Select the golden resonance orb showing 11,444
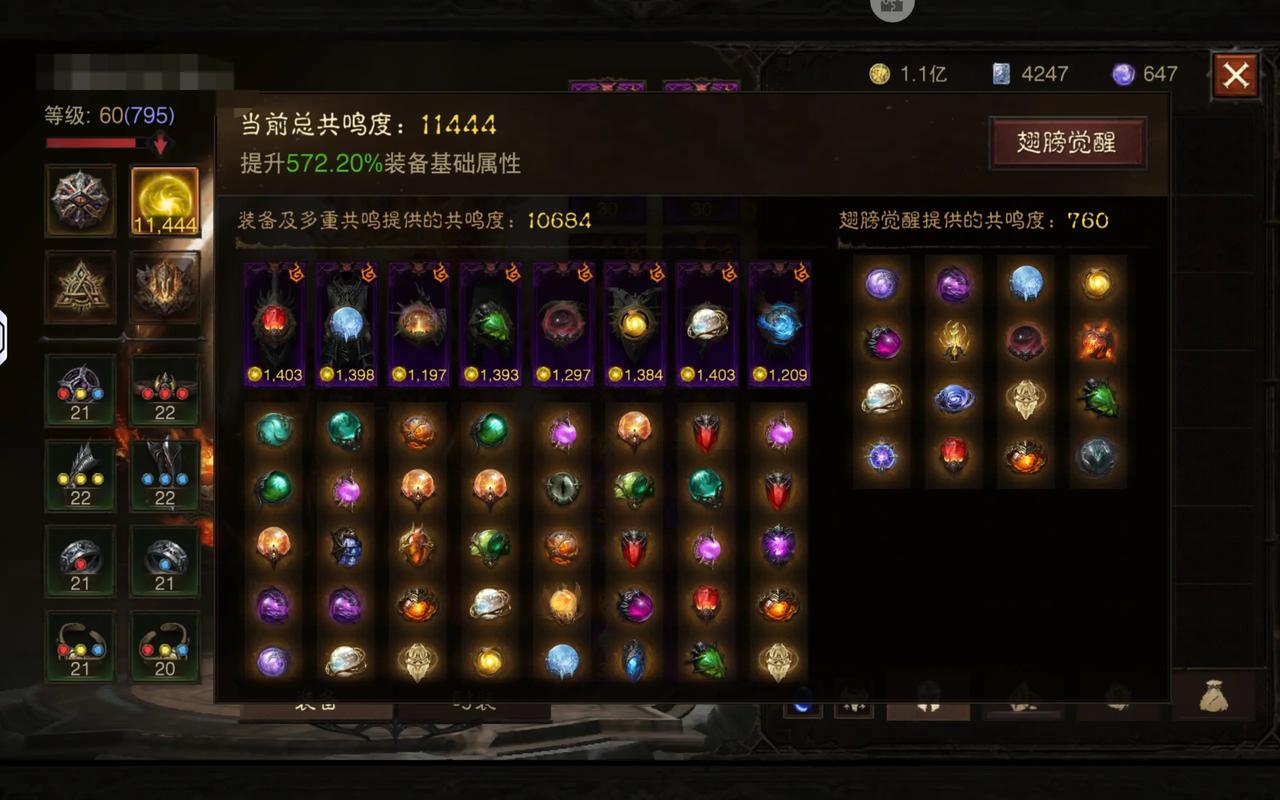This screenshot has width=1280, height=800. click(x=166, y=200)
